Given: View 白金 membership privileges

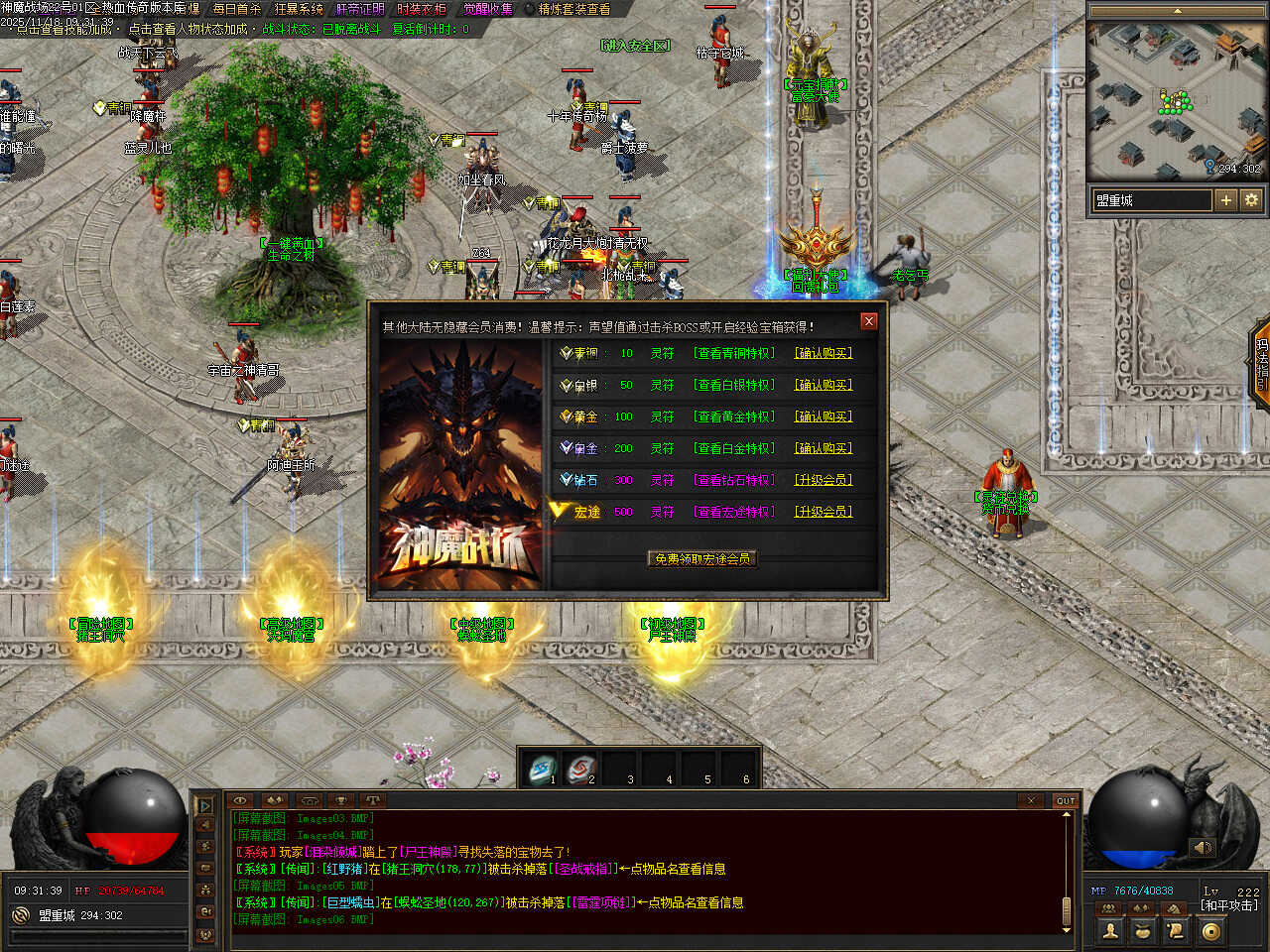Looking at the screenshot, I should click(734, 448).
